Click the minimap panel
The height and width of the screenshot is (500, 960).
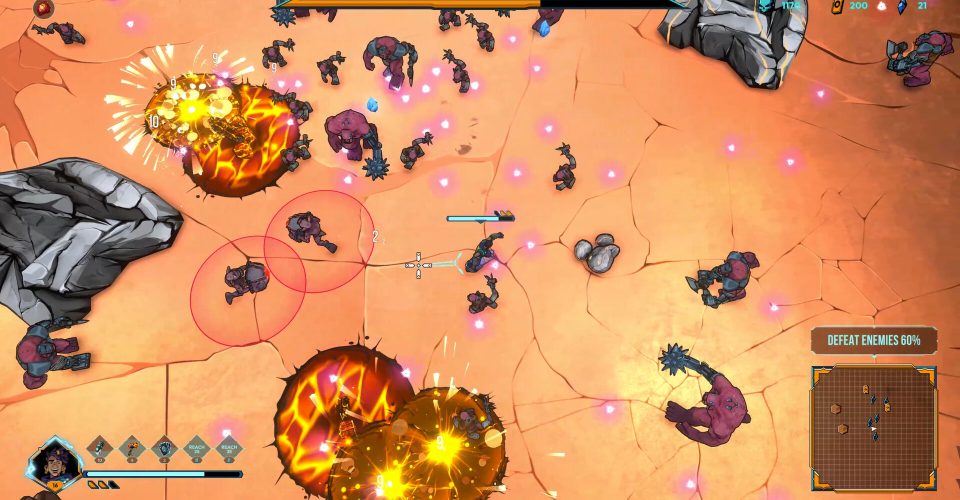873,426
